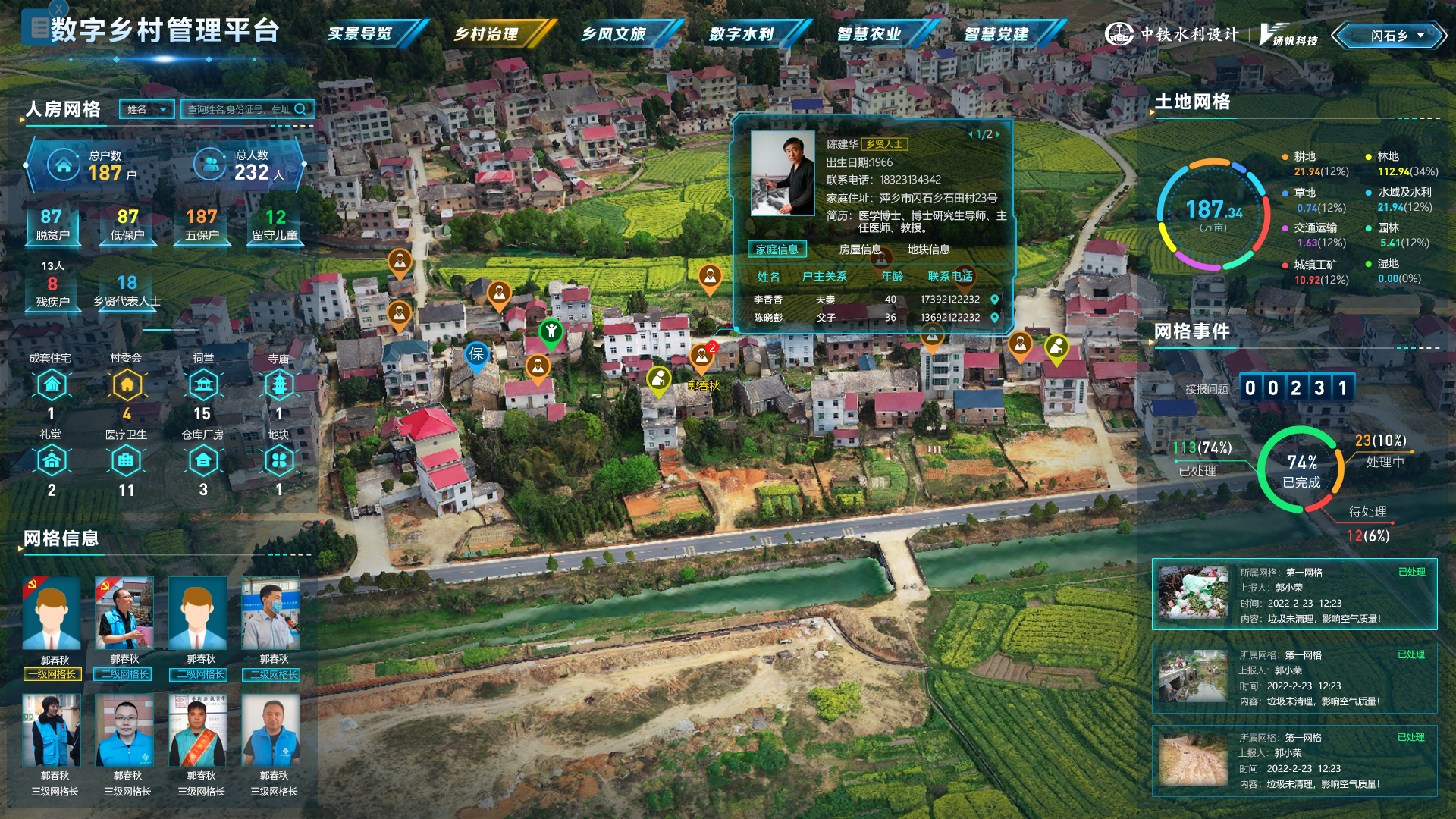The height and width of the screenshot is (819, 1456).
Task: Go to next page in resident popup
Action: [999, 134]
